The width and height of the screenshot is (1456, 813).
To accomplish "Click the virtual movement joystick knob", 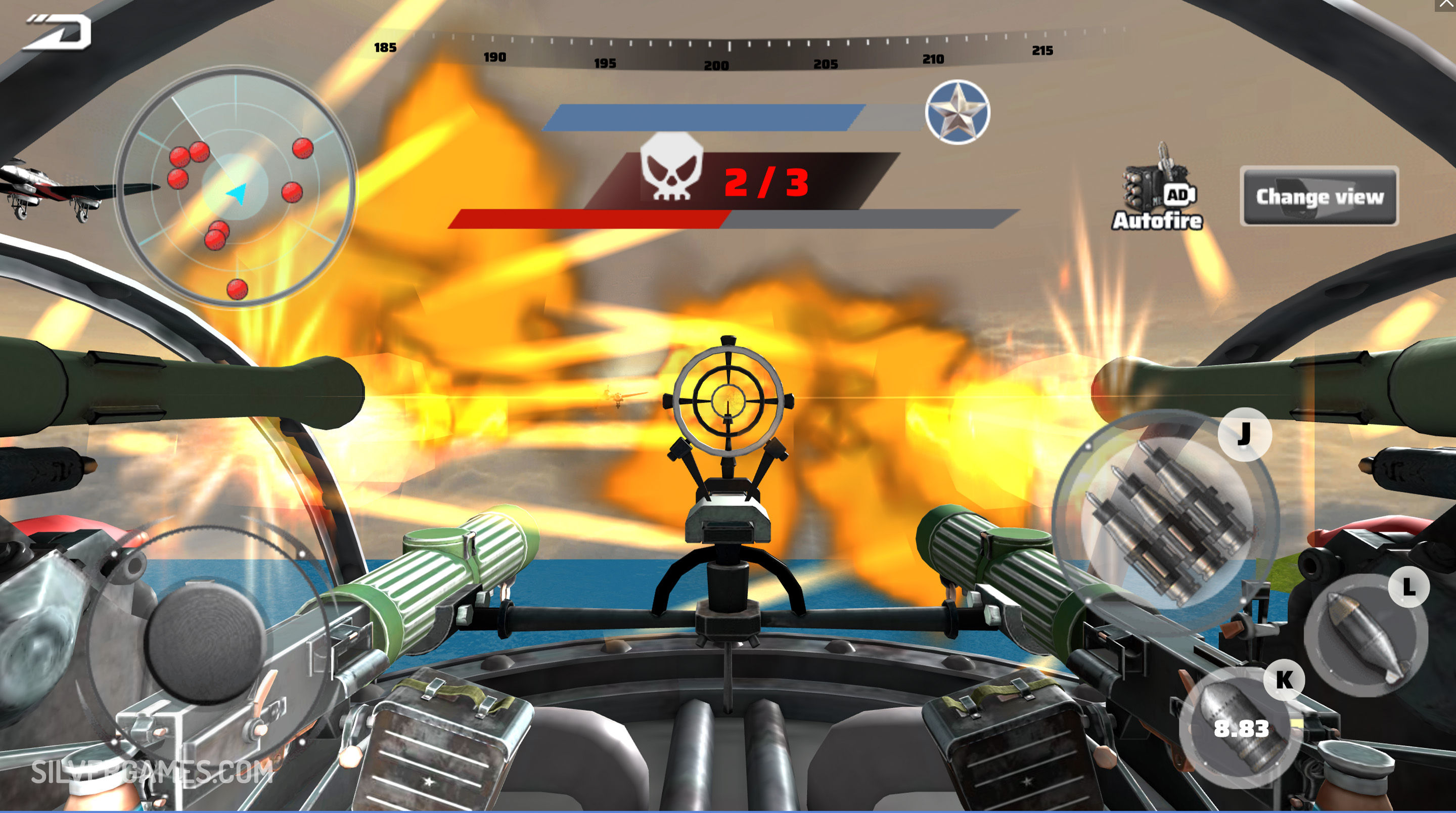I will pyautogui.click(x=206, y=643).
